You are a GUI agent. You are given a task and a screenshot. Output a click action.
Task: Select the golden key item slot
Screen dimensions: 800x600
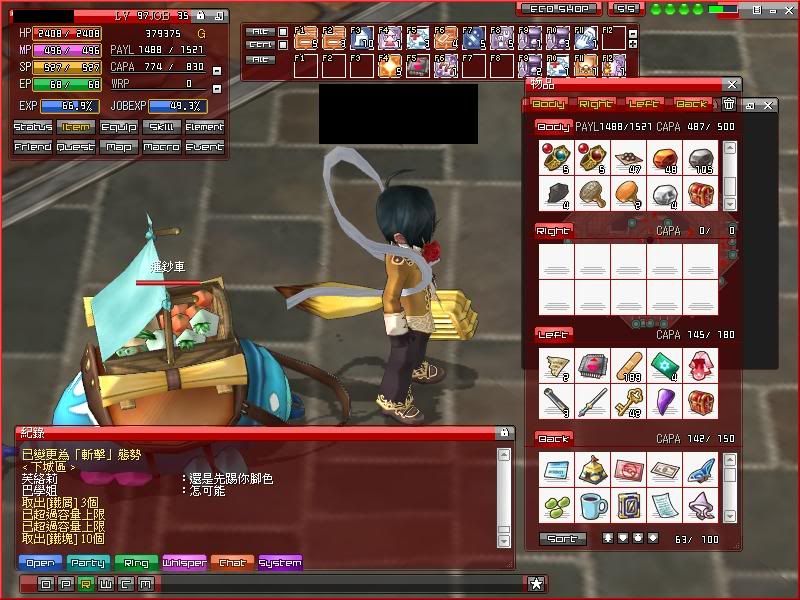[628, 401]
